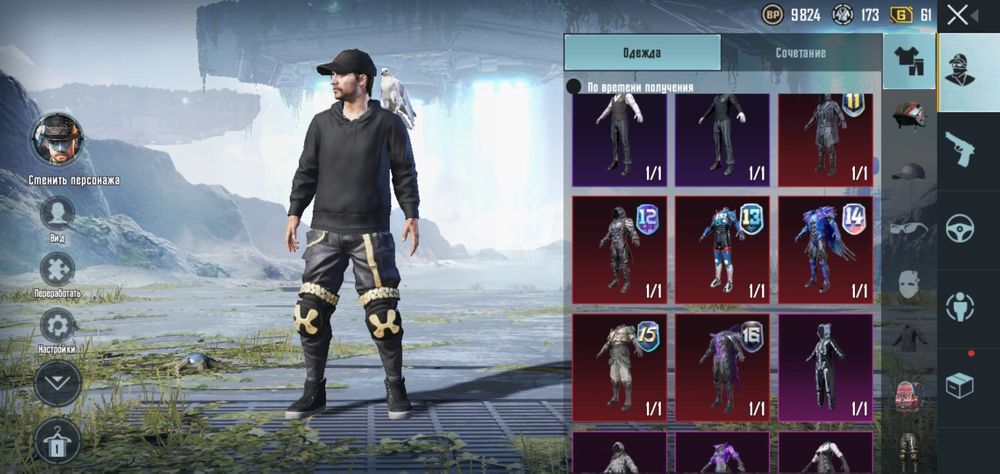Click the downward chevron collapse button
Viewport: 1000px width, 474px height.
58,382
